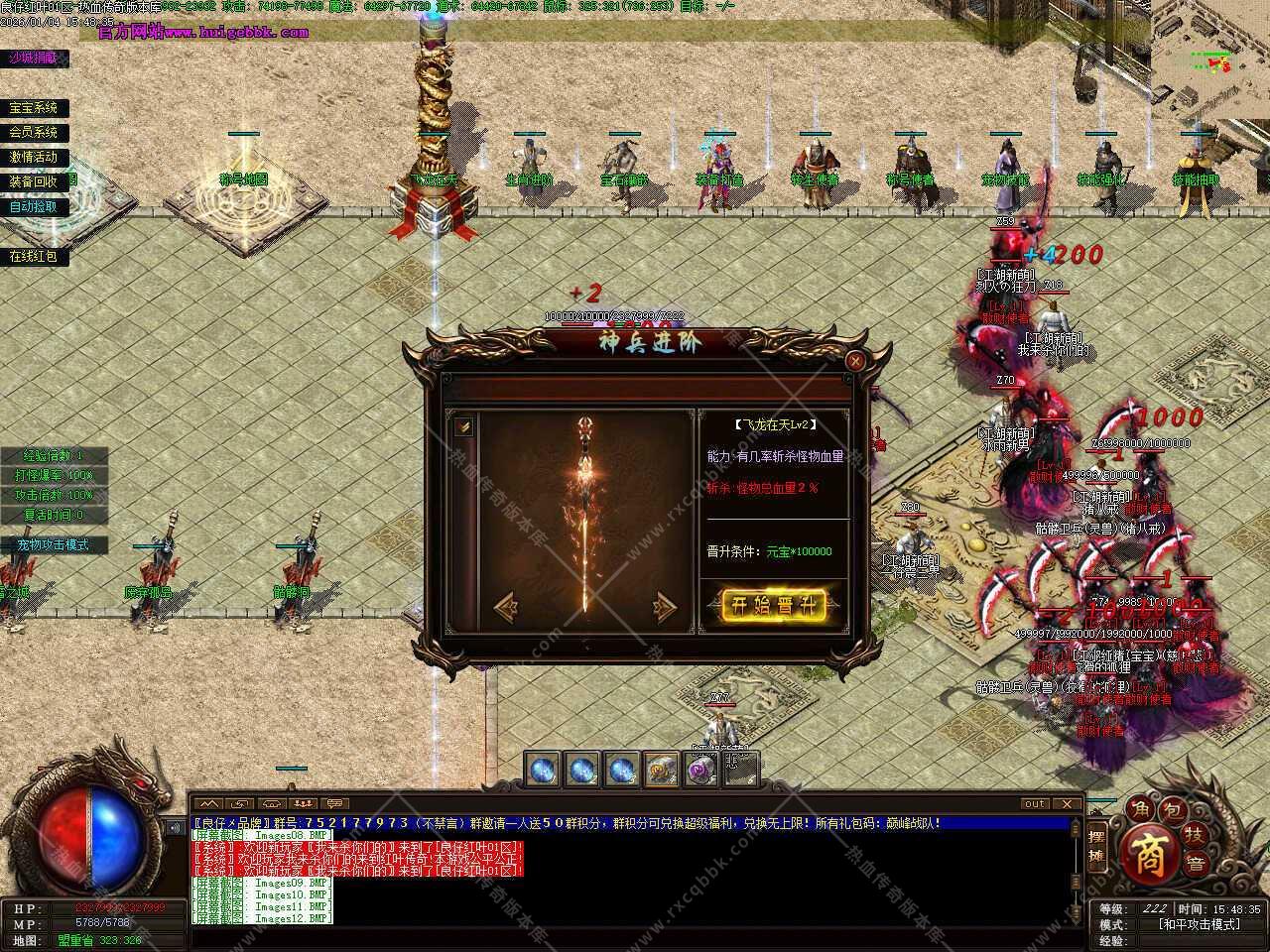1270x952 pixels.
Task: Switch the 宠物攻击模式 pet attack mode
Action: [54, 544]
